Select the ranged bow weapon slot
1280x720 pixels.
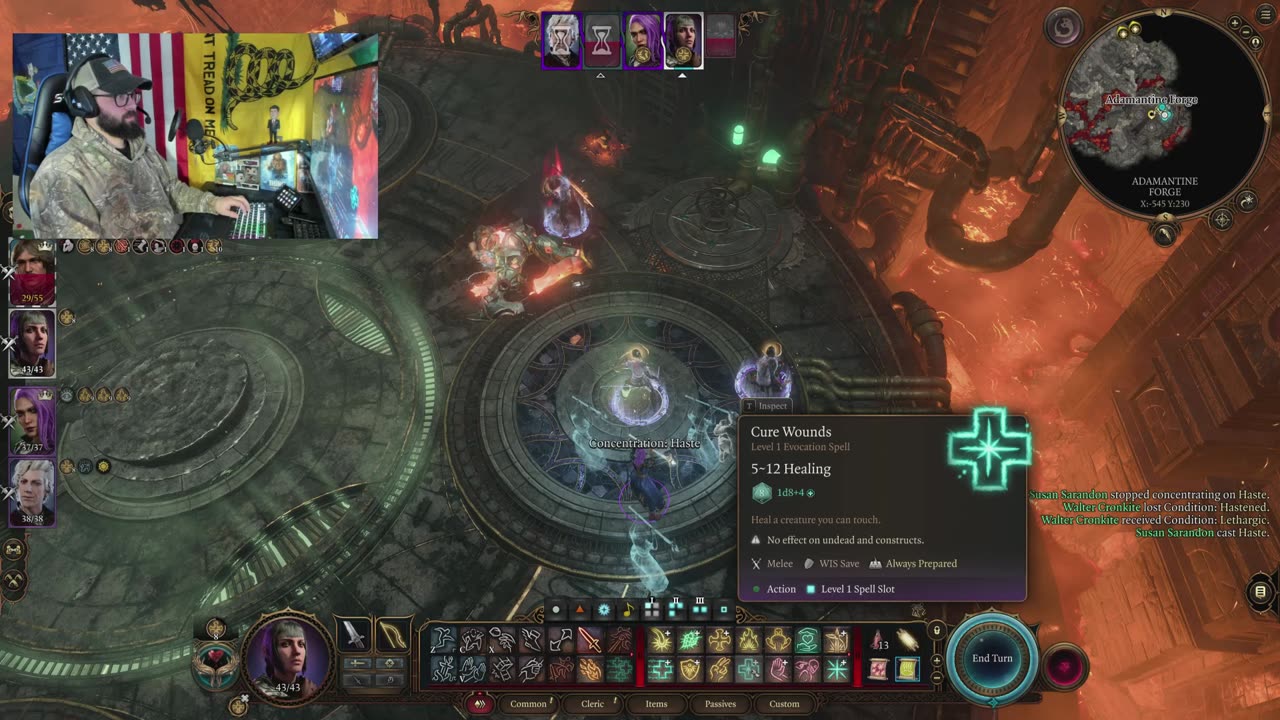coord(393,634)
